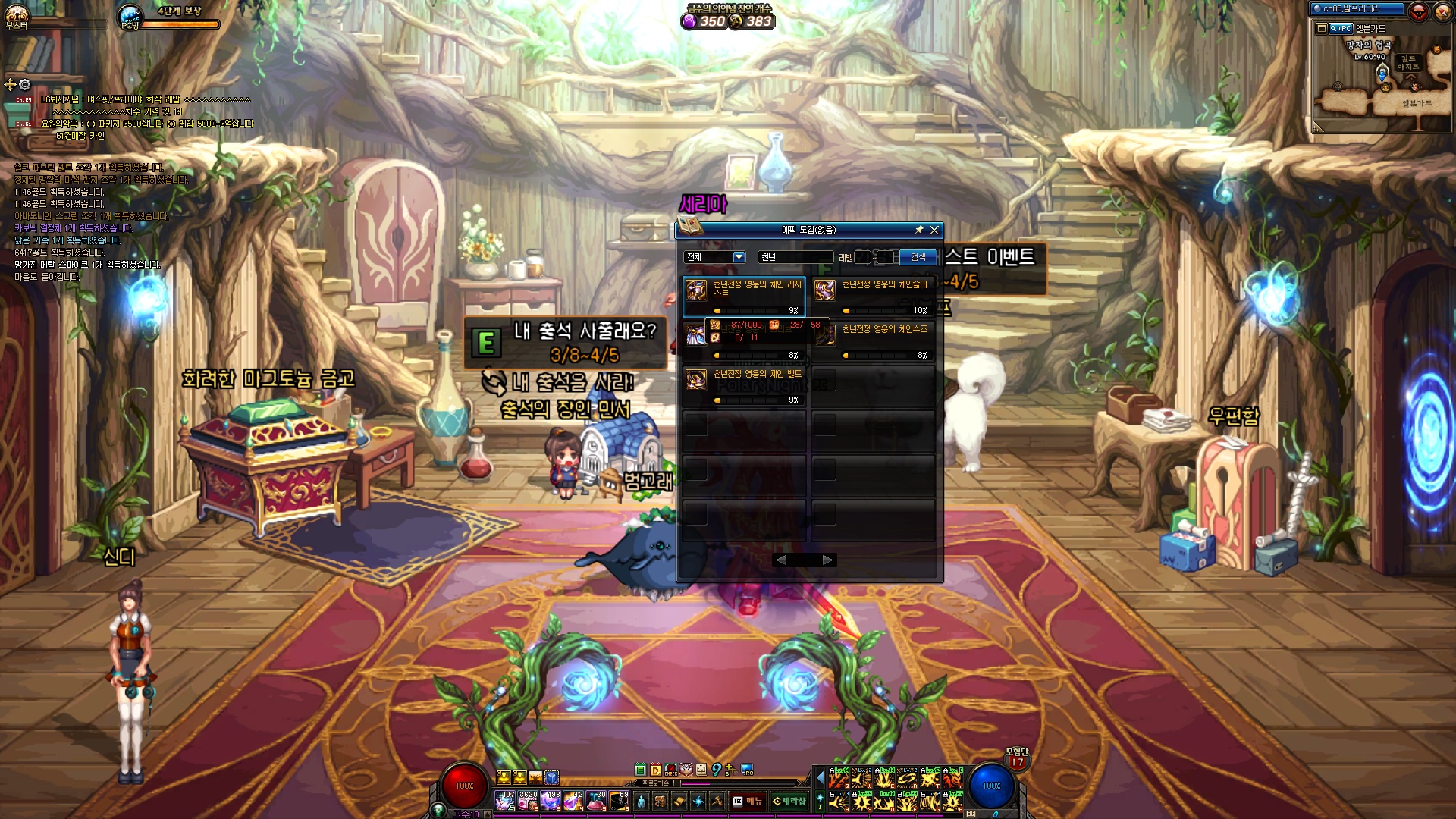Click the 길드 아지트 marker on minimap

pyautogui.click(x=1408, y=62)
